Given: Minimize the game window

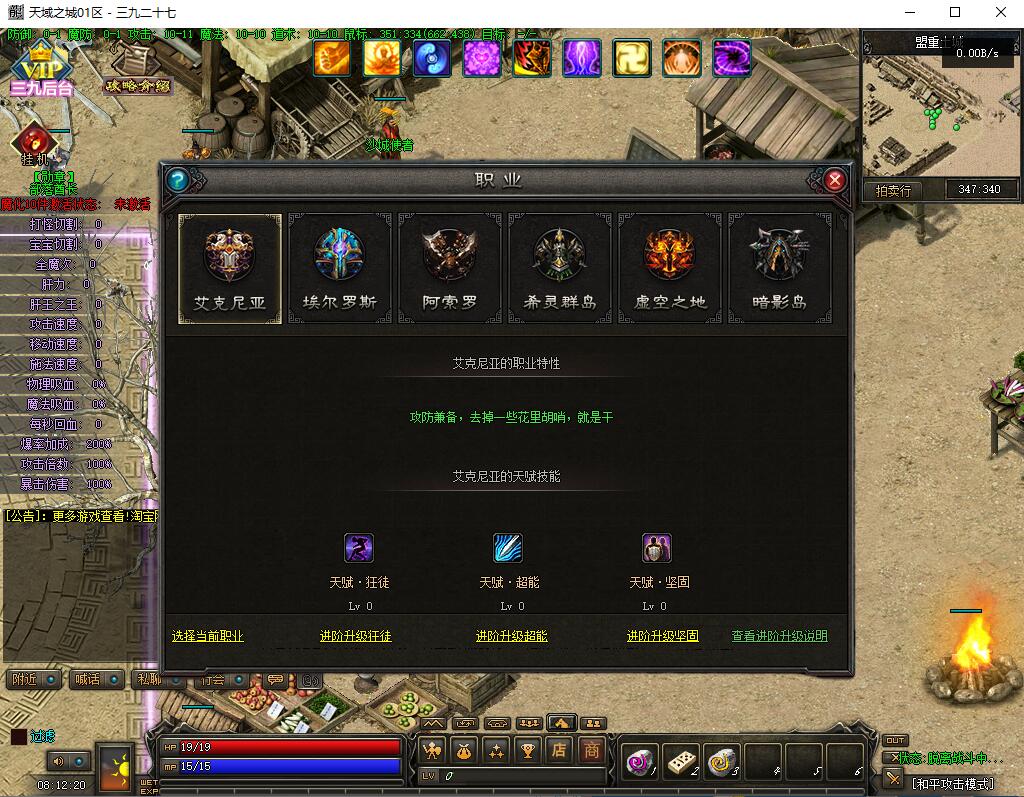Looking at the screenshot, I should tap(908, 13).
